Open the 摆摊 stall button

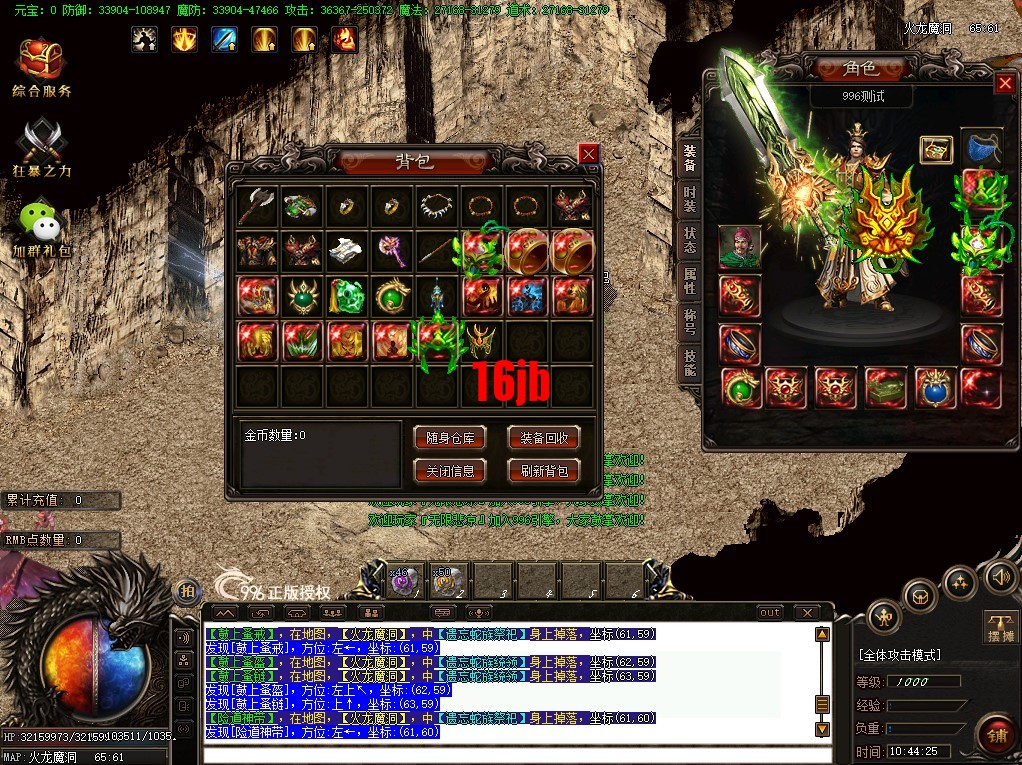point(1000,626)
